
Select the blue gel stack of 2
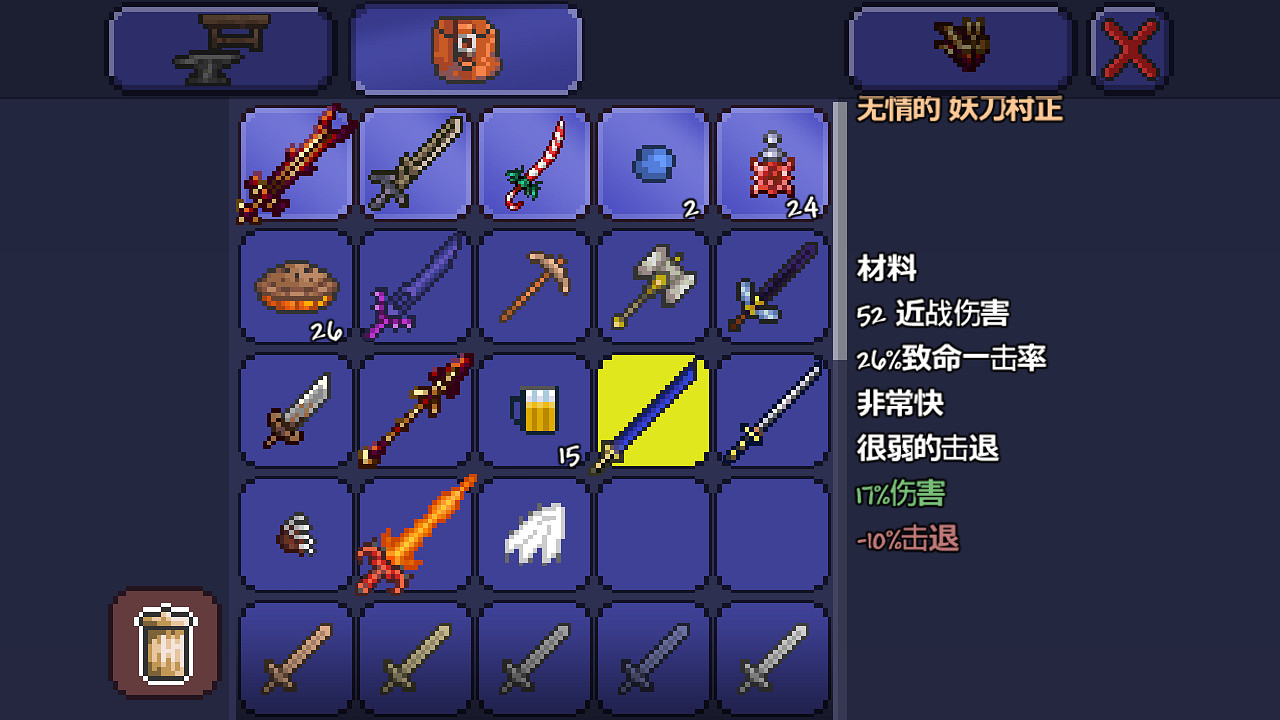[653, 164]
